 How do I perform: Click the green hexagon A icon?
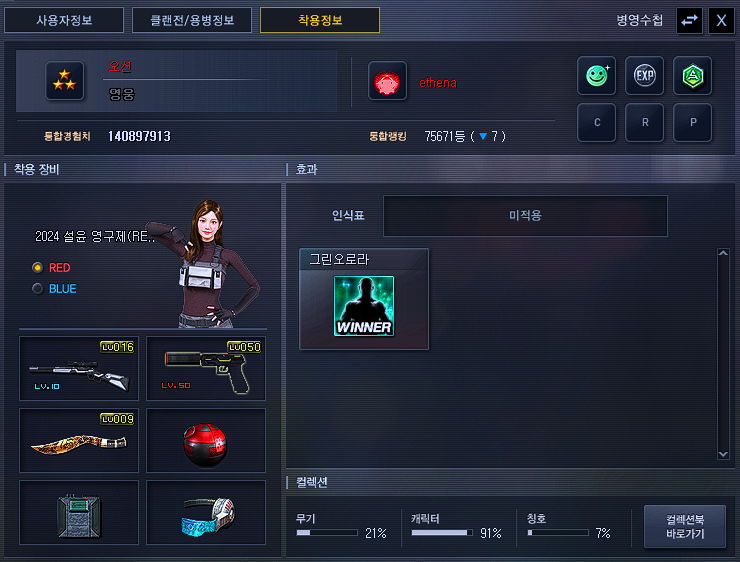coord(692,75)
